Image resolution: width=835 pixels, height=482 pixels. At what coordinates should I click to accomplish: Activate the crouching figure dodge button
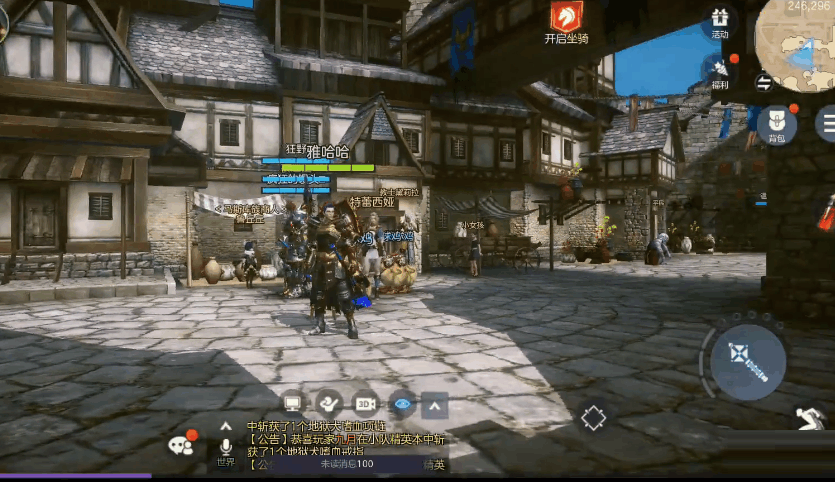point(810,418)
